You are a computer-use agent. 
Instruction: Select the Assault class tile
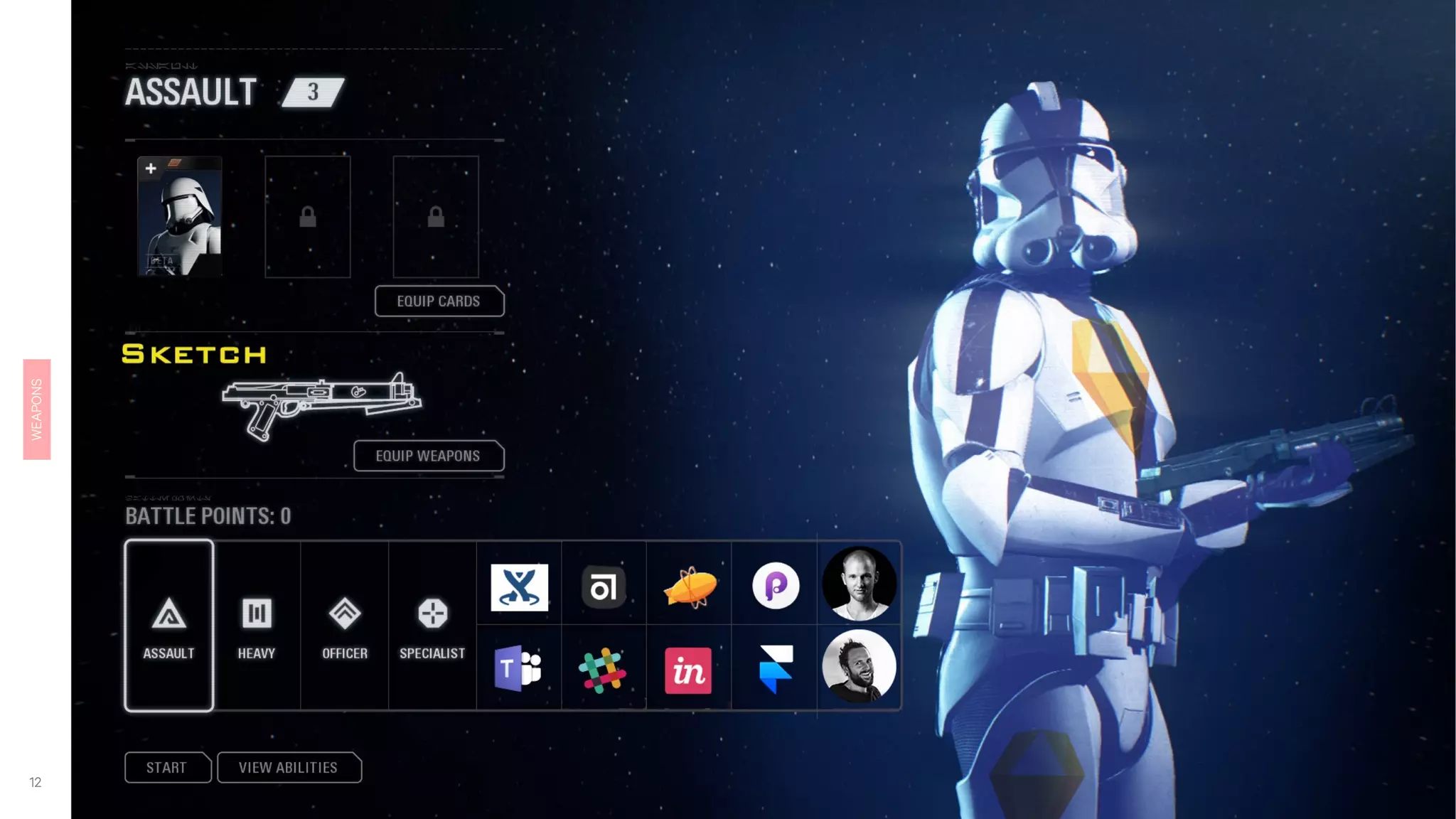coord(169,626)
